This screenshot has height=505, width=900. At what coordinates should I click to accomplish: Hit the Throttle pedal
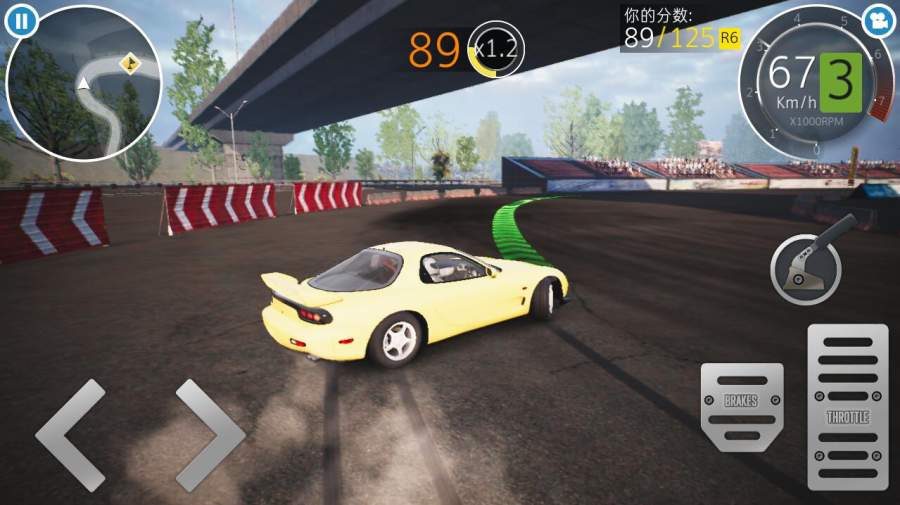847,406
